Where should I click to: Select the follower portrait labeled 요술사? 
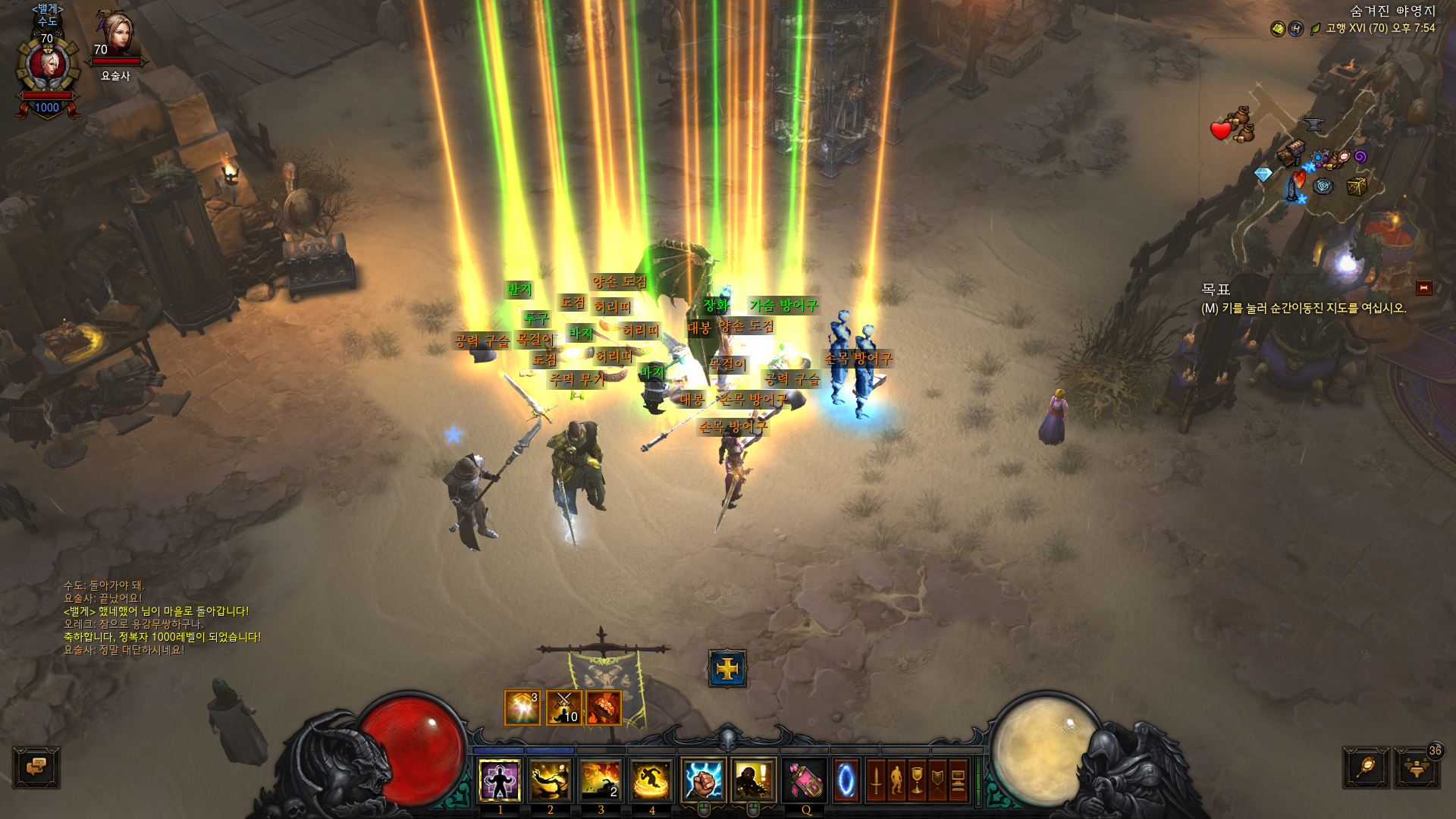(115, 38)
